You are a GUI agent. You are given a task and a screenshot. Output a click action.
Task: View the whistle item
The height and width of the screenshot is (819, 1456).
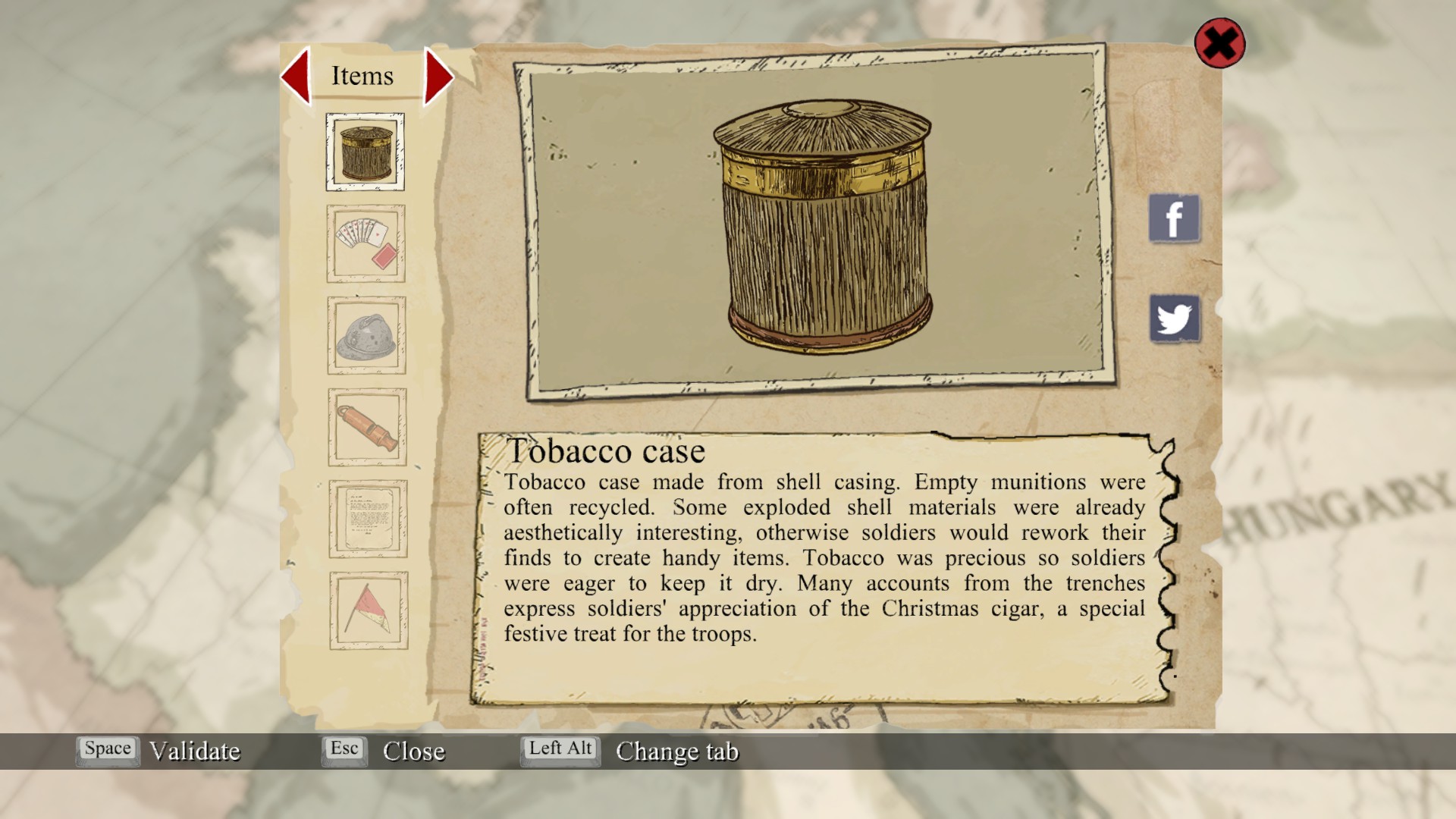tap(367, 427)
